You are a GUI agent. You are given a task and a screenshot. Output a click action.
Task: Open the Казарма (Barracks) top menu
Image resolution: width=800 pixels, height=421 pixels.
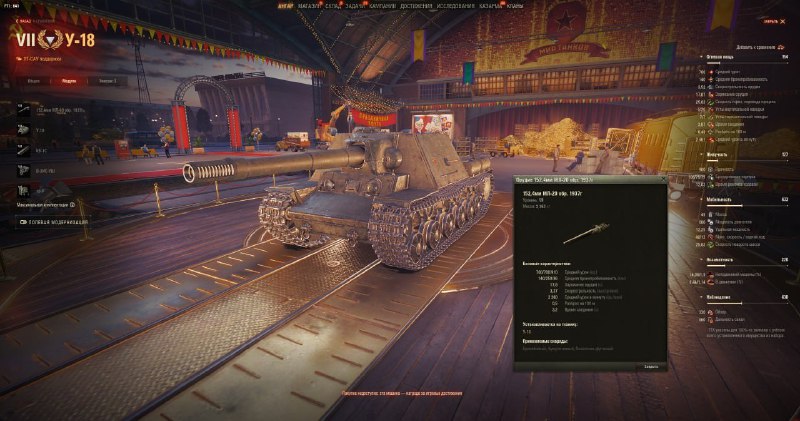click(x=494, y=4)
